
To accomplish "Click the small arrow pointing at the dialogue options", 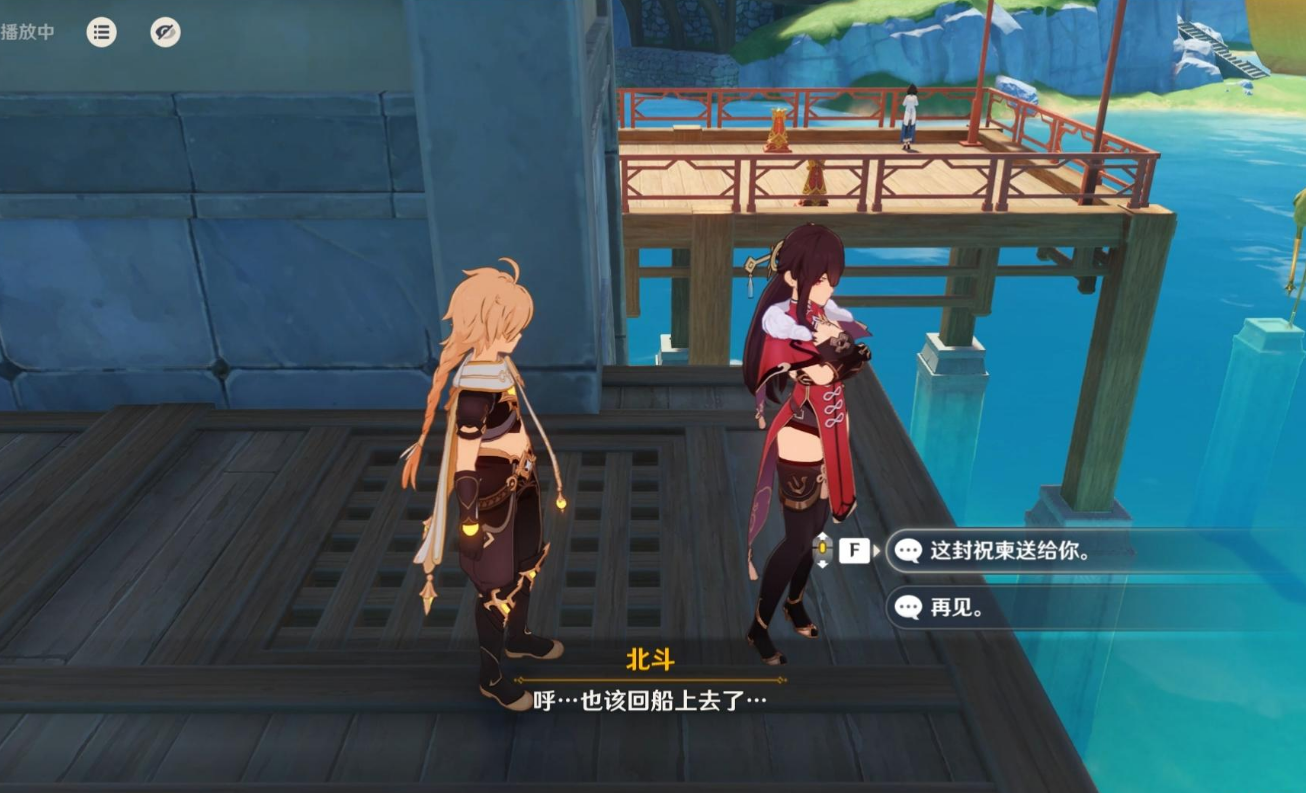I will (877, 549).
